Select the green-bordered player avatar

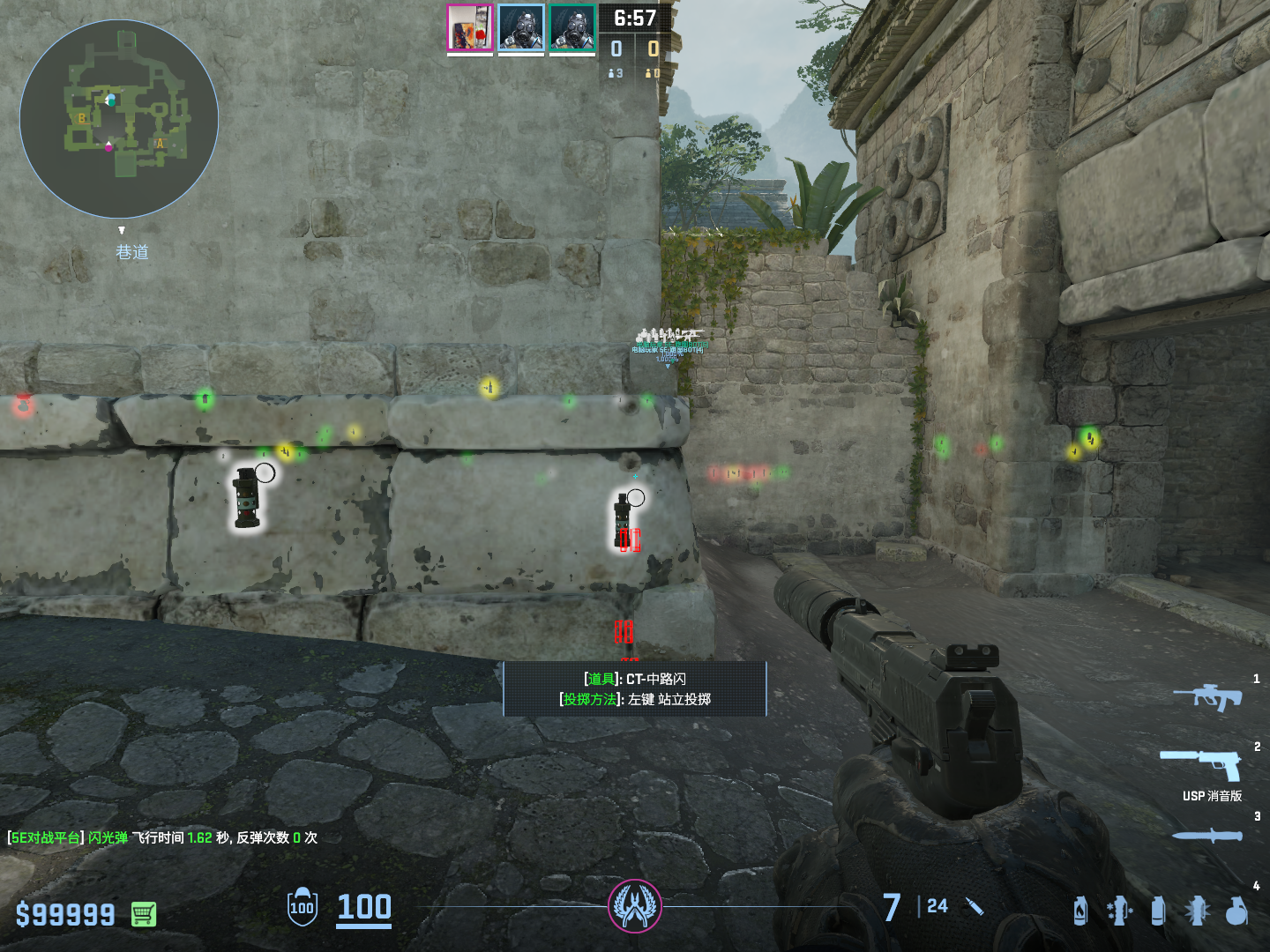click(x=572, y=28)
